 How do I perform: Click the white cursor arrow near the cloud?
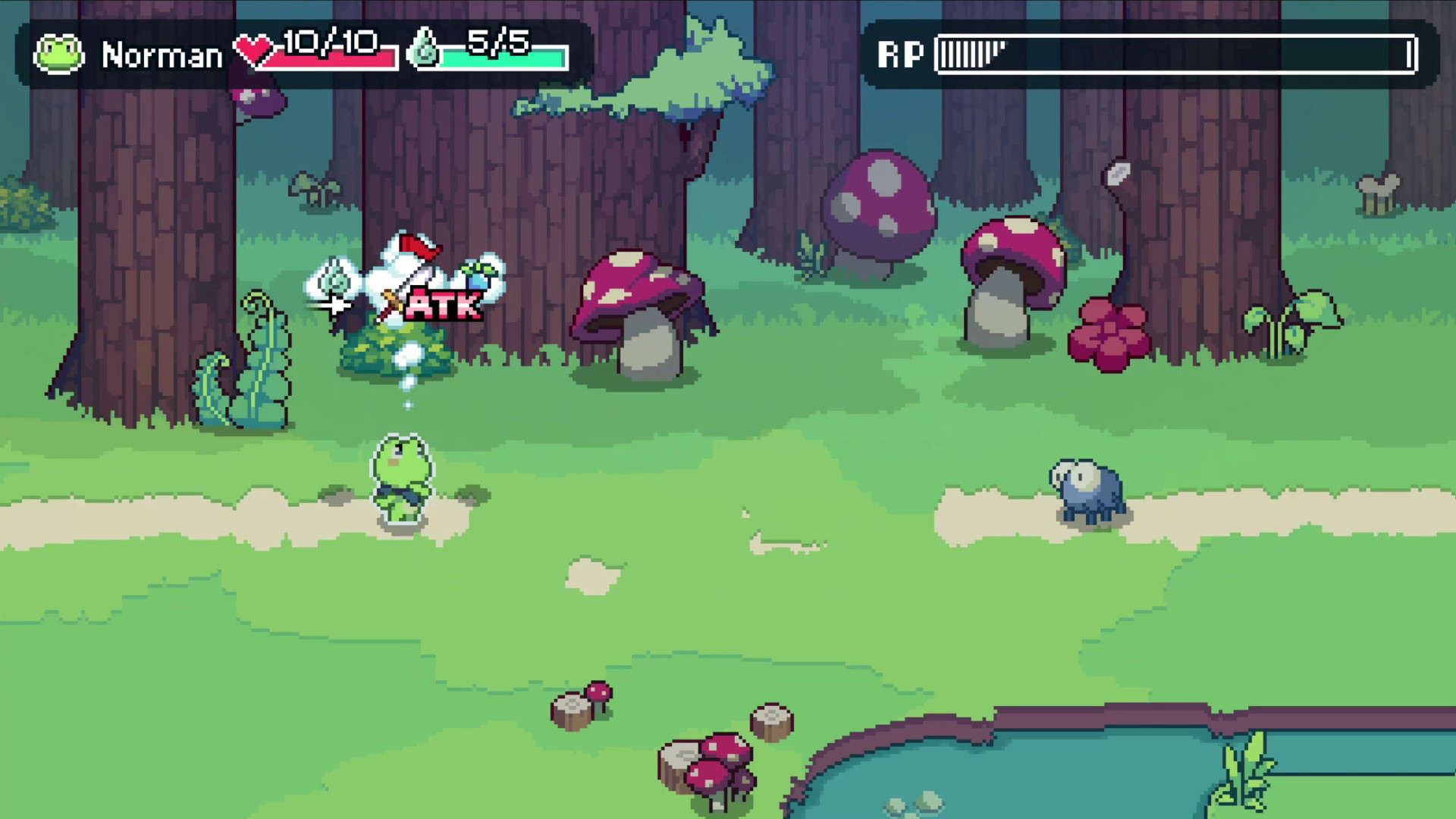336,307
